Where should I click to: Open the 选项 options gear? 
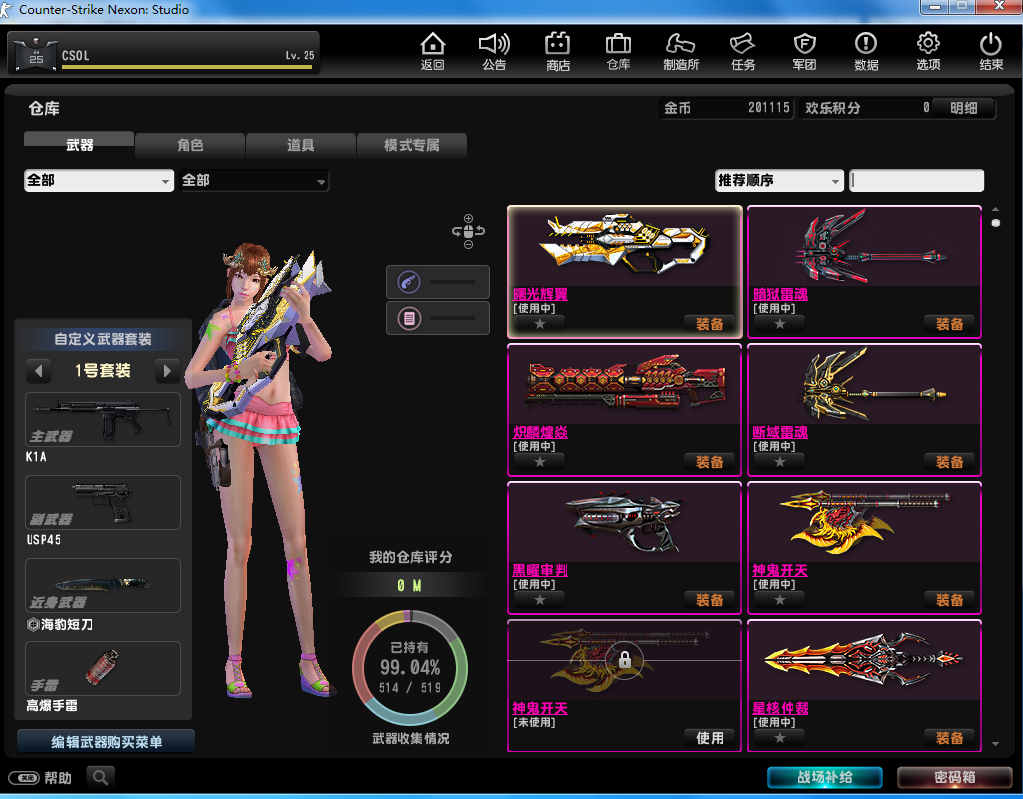point(928,51)
